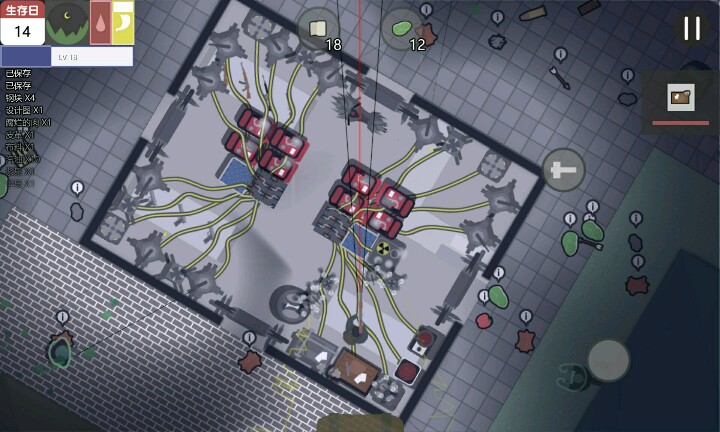Tap the round grey action button
720x432 pixels.
(x=608, y=360)
